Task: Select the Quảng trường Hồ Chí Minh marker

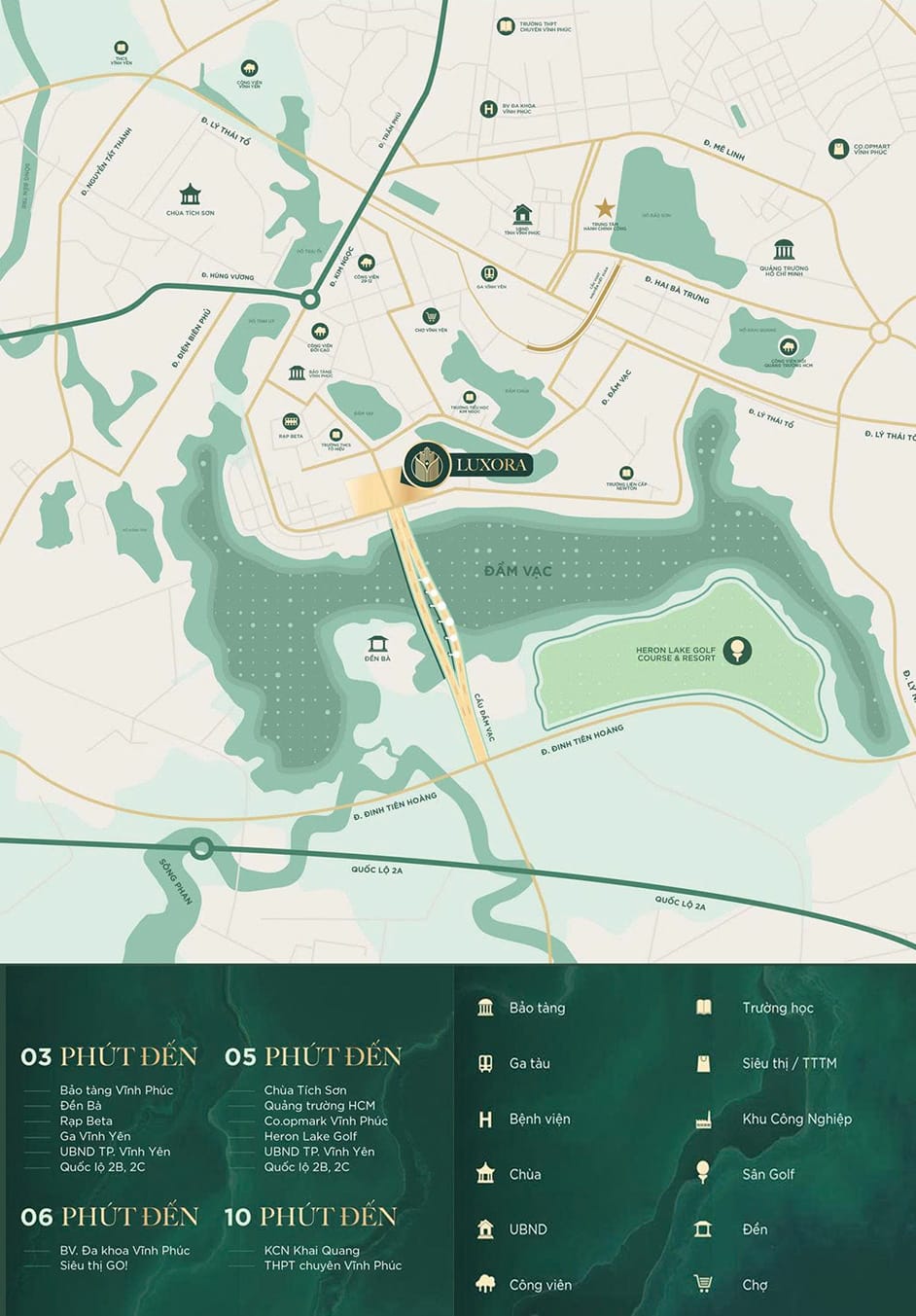Action: [x=784, y=250]
